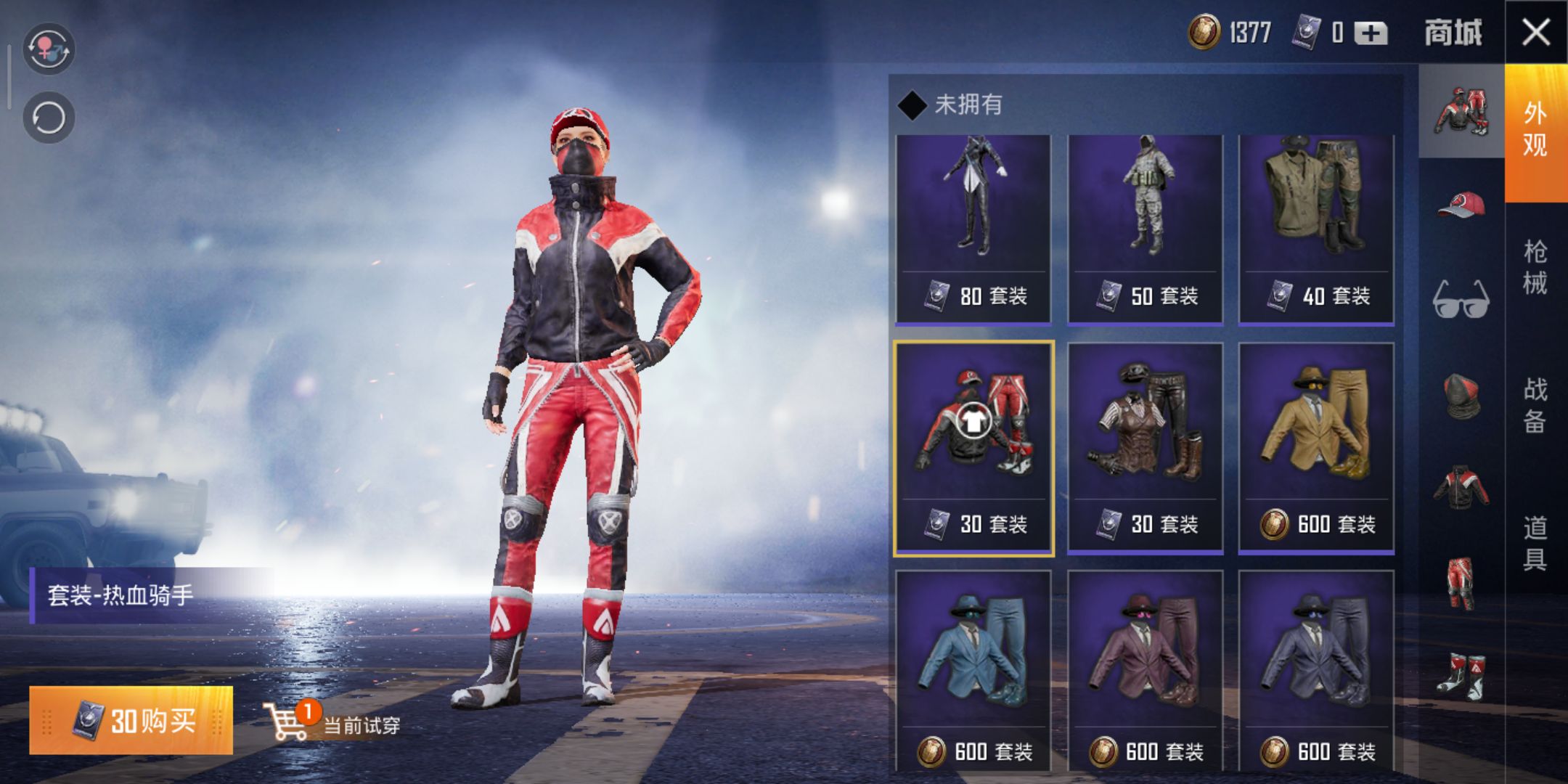Reset character view with the circular arrow icon

coord(49,118)
